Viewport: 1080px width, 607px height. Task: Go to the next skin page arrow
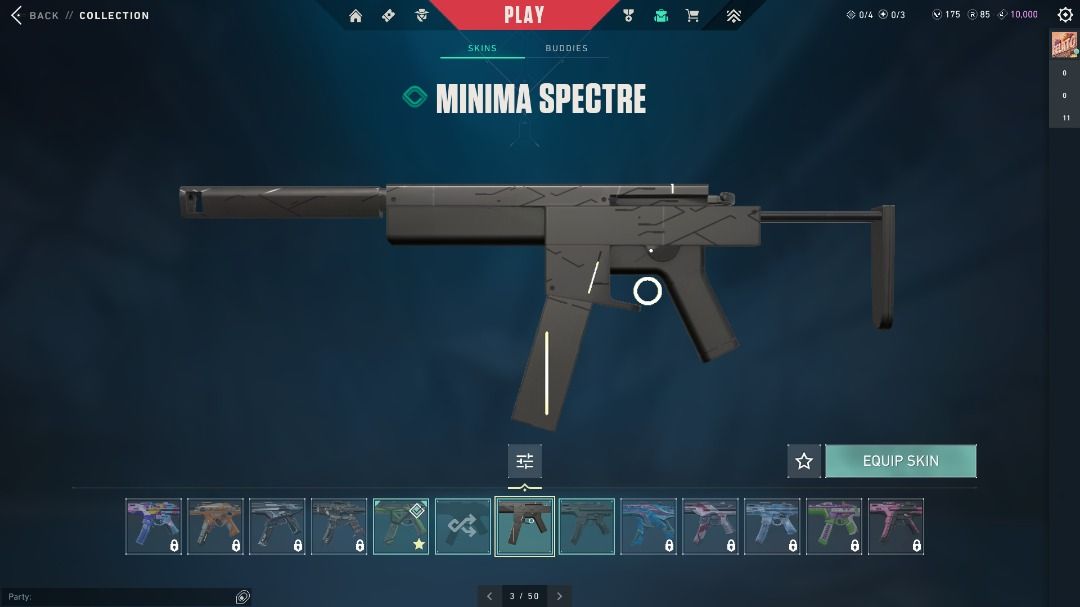click(560, 596)
